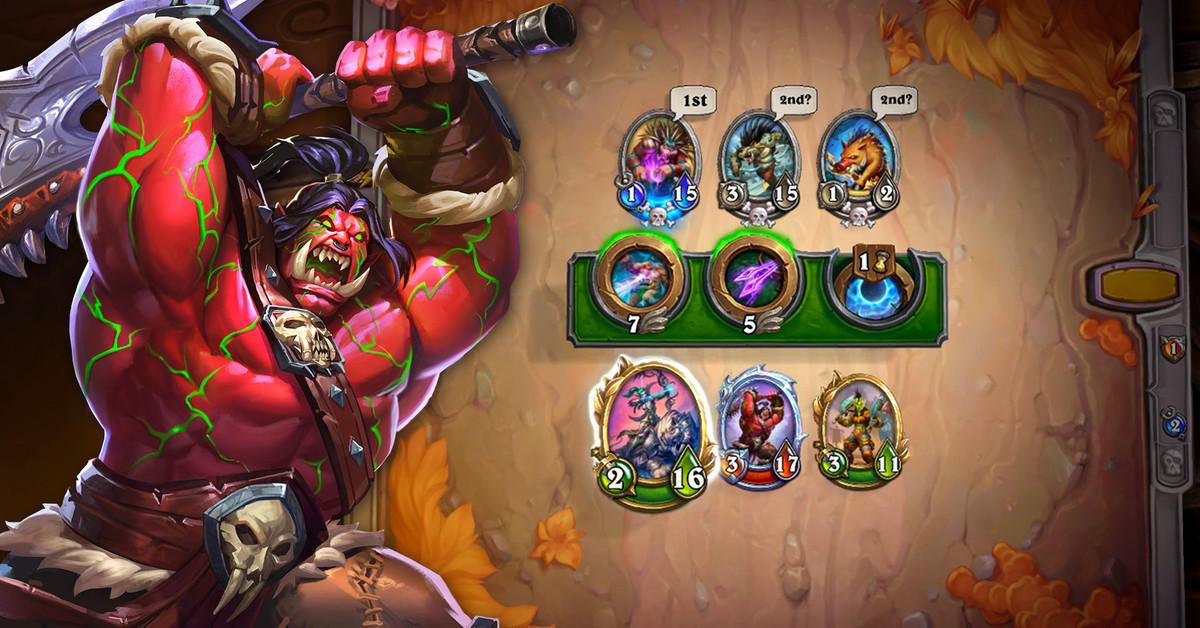
Task: Select the quilboar shaman enemy marked 1st
Action: 659,160
